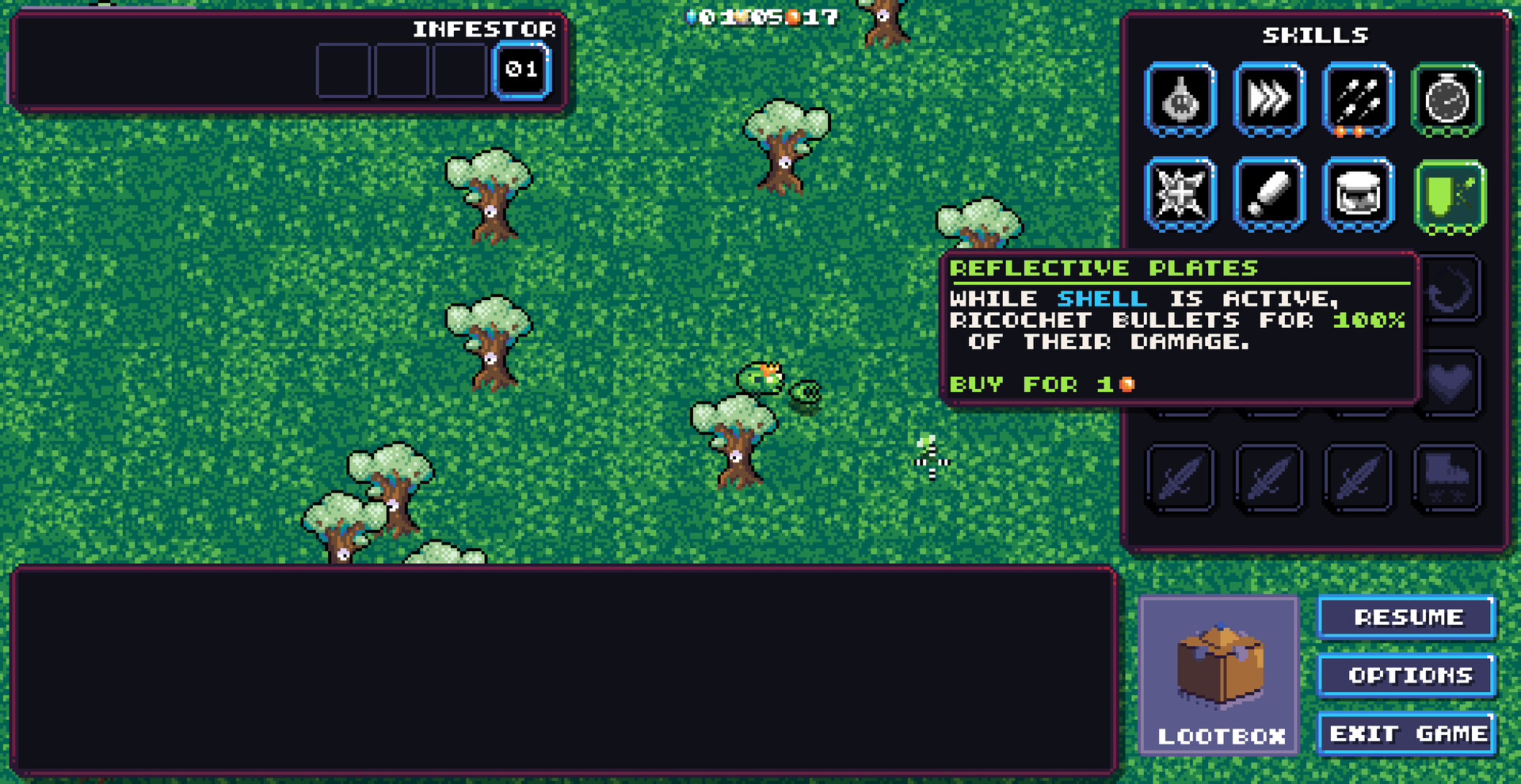Click the Infestor level 01 badge
This screenshot has width=1521, height=784.
523,70
